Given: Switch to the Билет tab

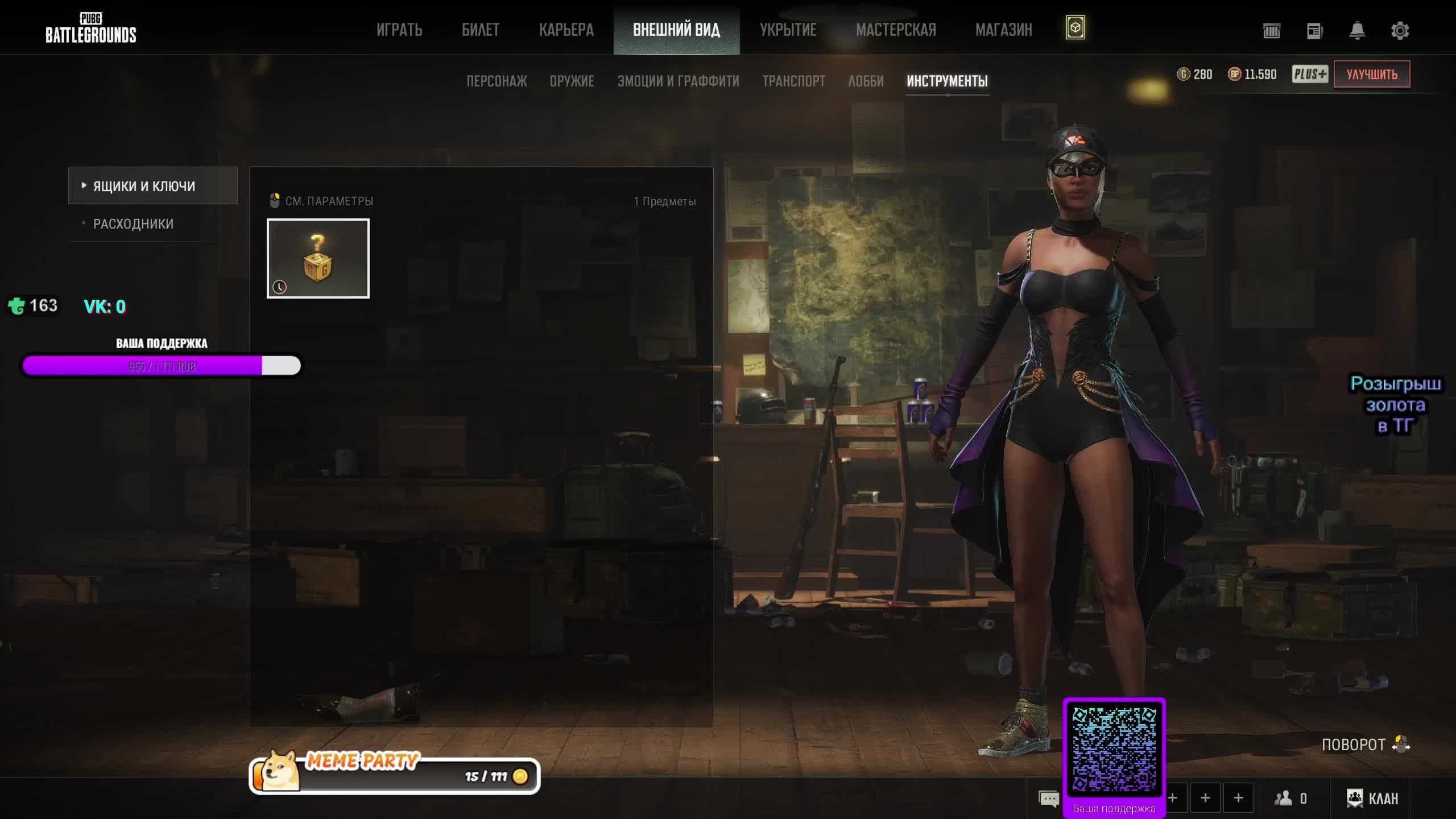Looking at the screenshot, I should (481, 30).
